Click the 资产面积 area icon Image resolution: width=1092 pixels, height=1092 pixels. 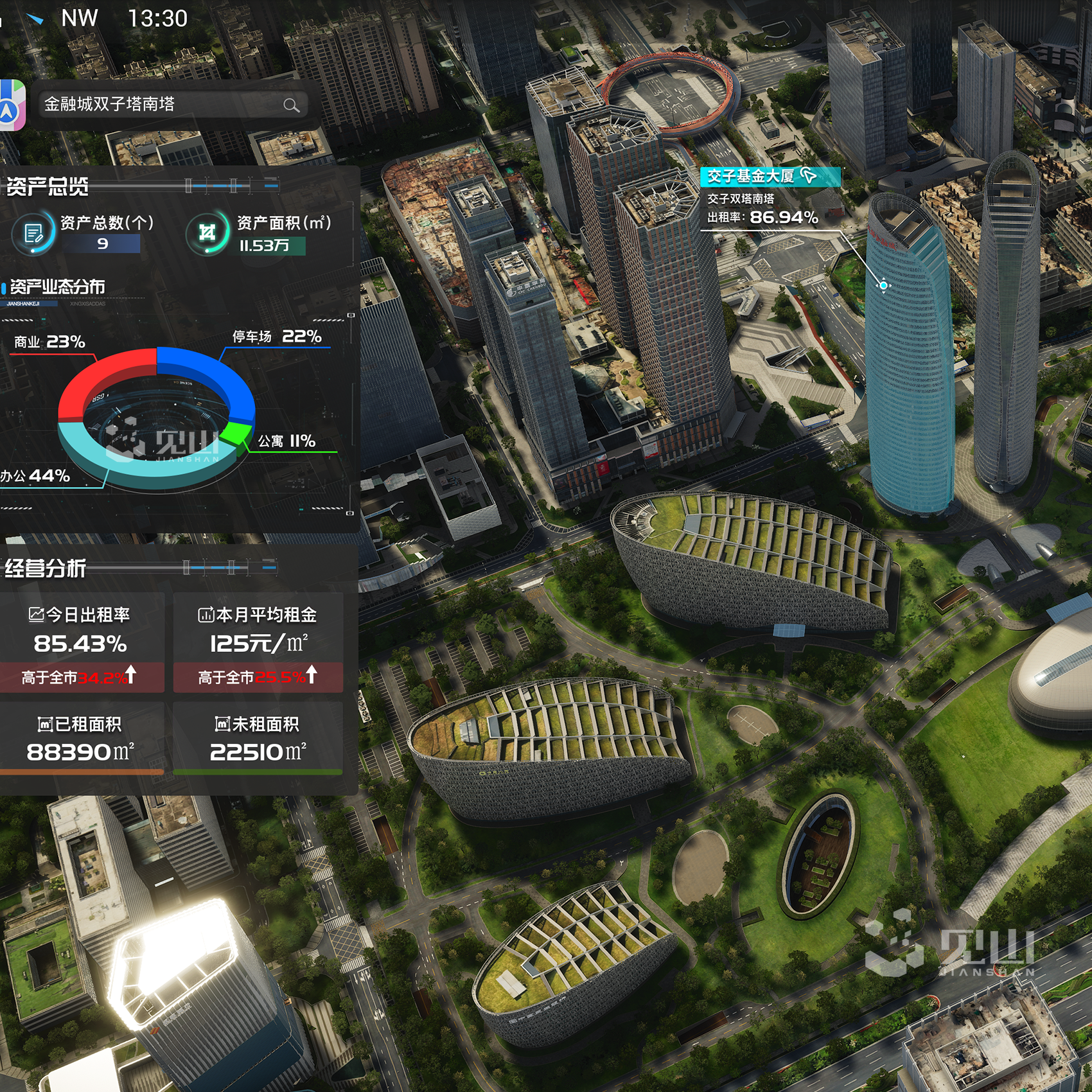pyautogui.click(x=207, y=233)
